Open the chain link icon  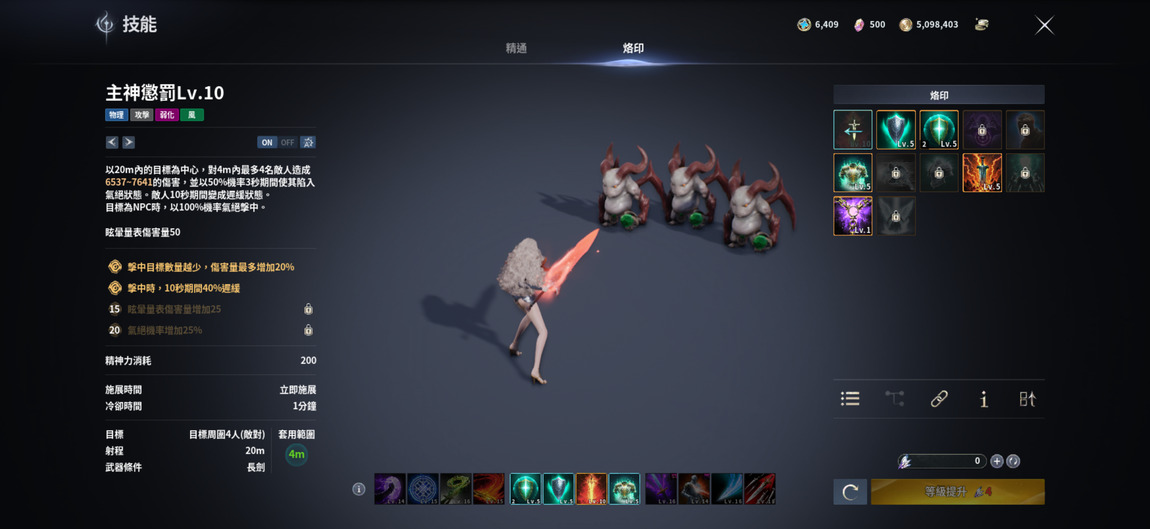tap(939, 399)
